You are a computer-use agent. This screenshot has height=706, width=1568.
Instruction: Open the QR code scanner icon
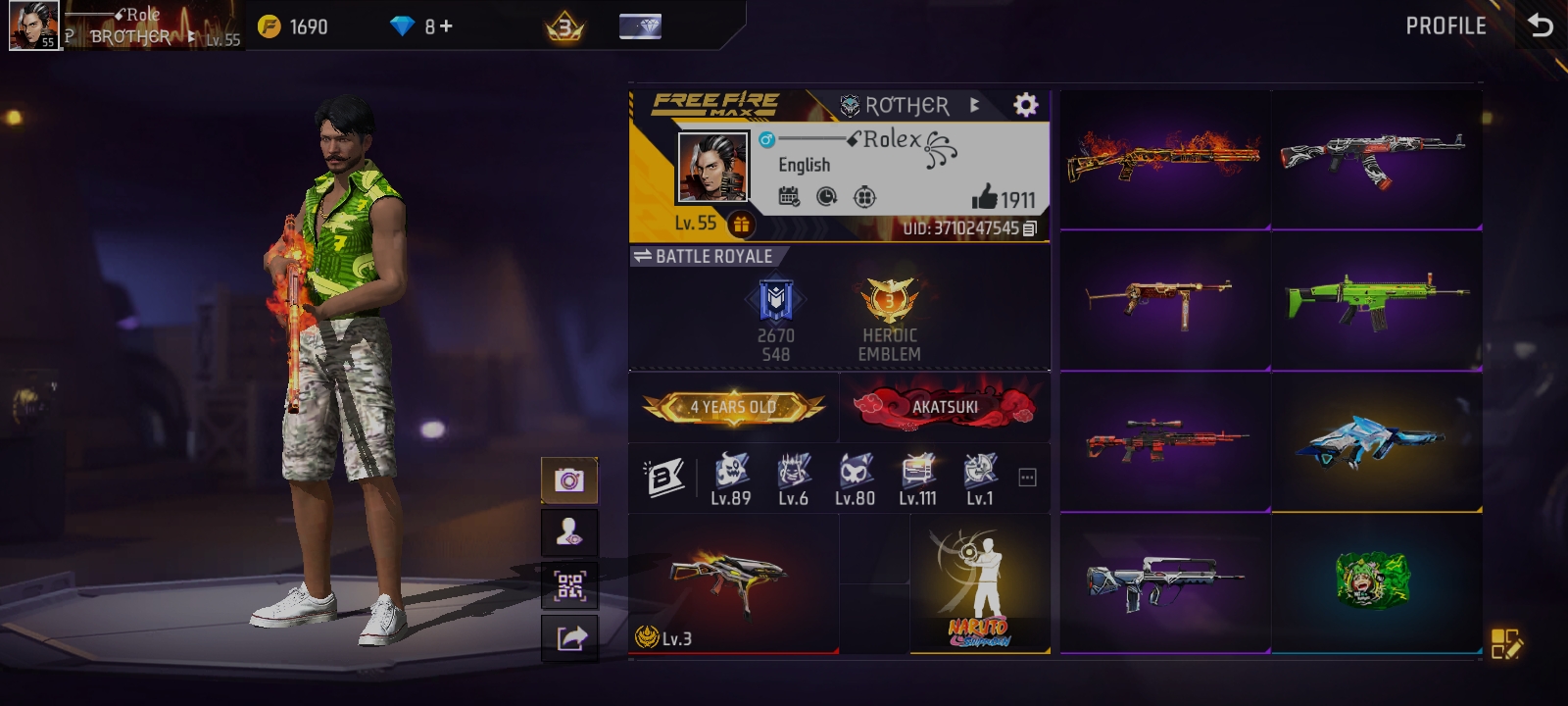pyautogui.click(x=569, y=585)
